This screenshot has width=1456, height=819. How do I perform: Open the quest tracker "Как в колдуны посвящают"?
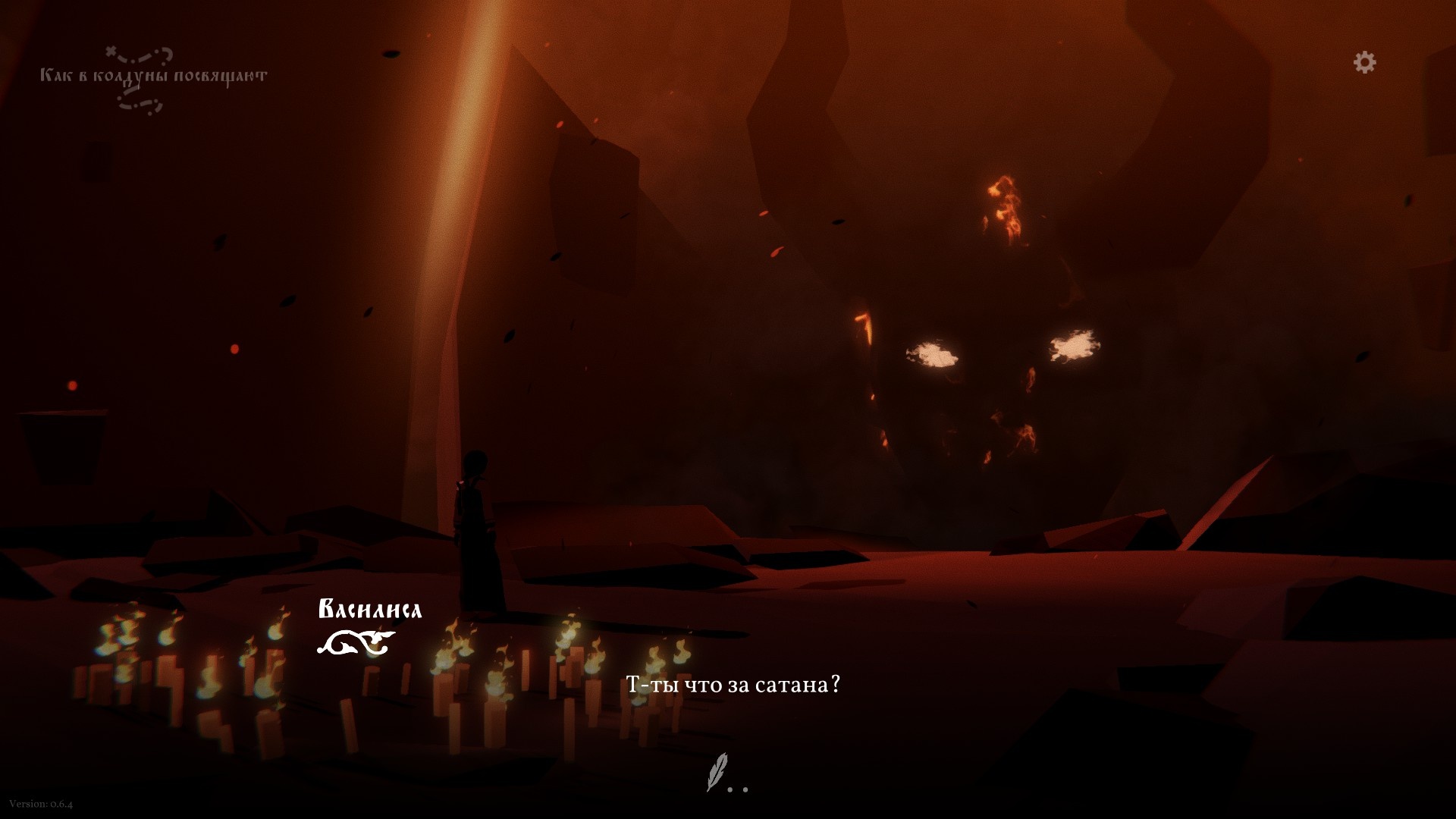coord(153,76)
